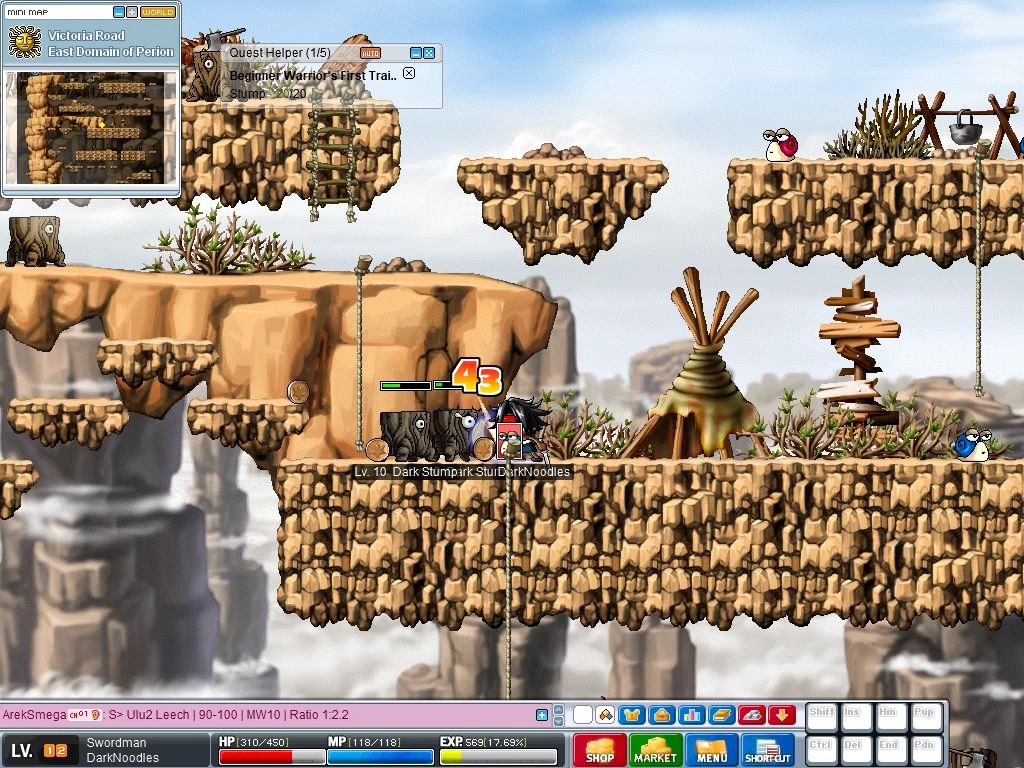Click the red down-arrow quick menu icon
Screen dimensions: 1024x768
pos(782,715)
